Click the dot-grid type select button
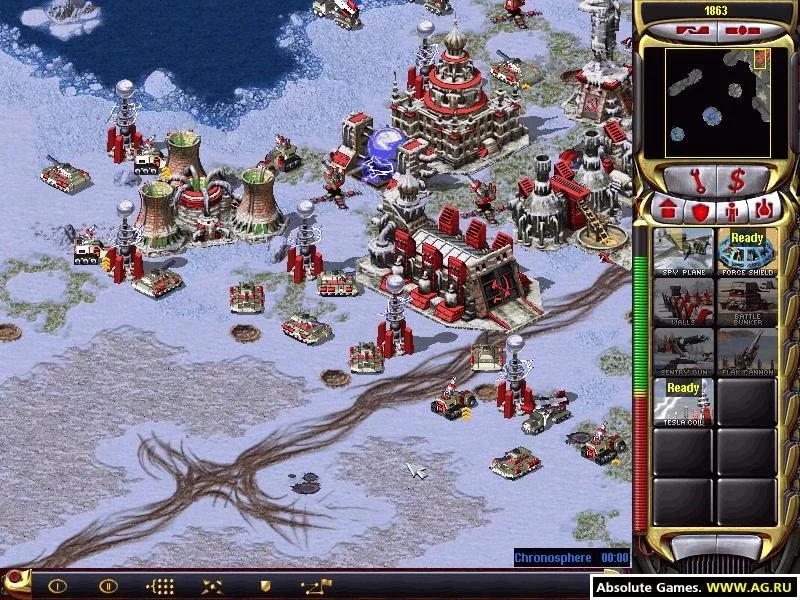 click(160, 585)
